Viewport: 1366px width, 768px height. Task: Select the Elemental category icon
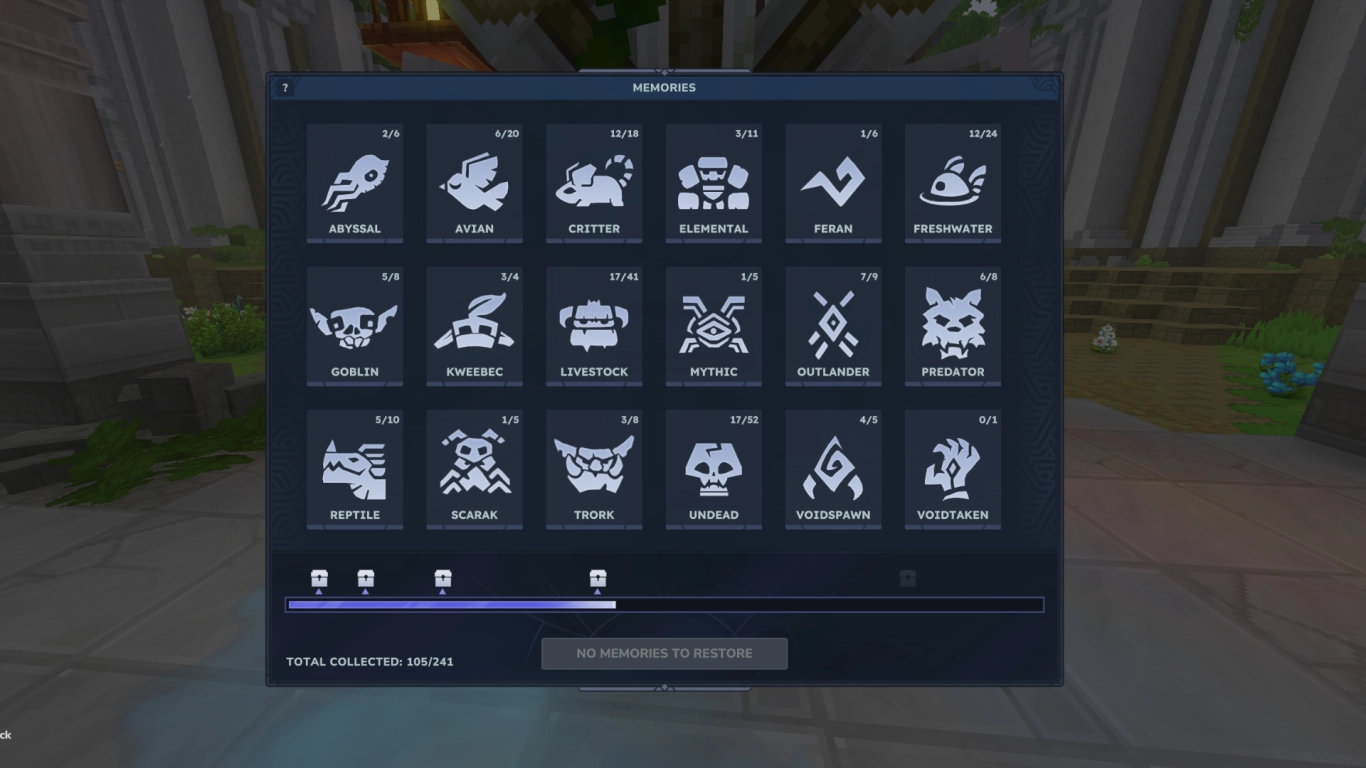point(713,183)
